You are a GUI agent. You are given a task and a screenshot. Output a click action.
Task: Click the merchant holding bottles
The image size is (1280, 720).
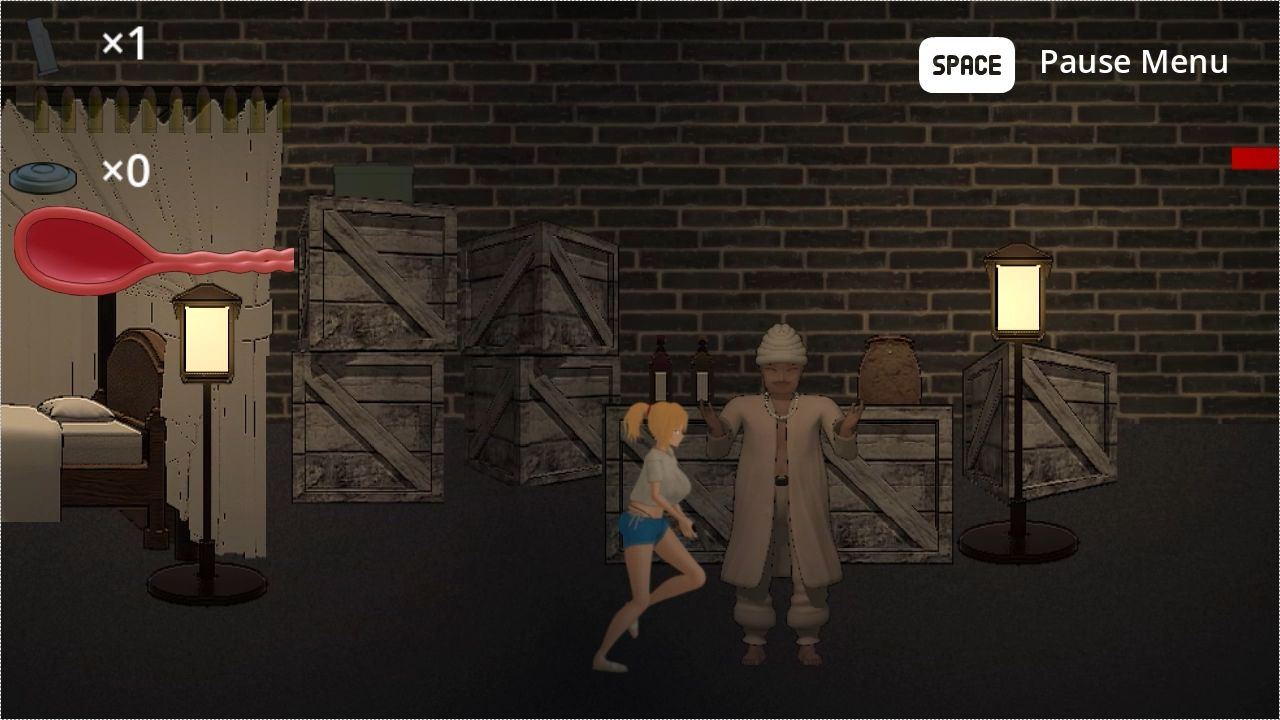pyautogui.click(x=785, y=480)
